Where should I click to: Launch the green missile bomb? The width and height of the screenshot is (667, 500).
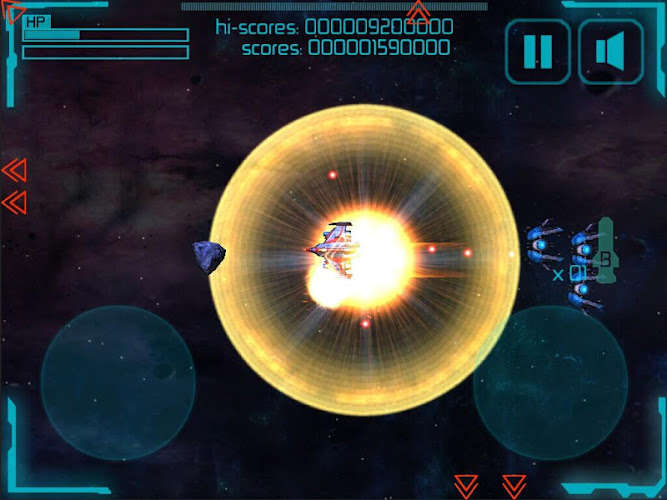[x=603, y=258]
